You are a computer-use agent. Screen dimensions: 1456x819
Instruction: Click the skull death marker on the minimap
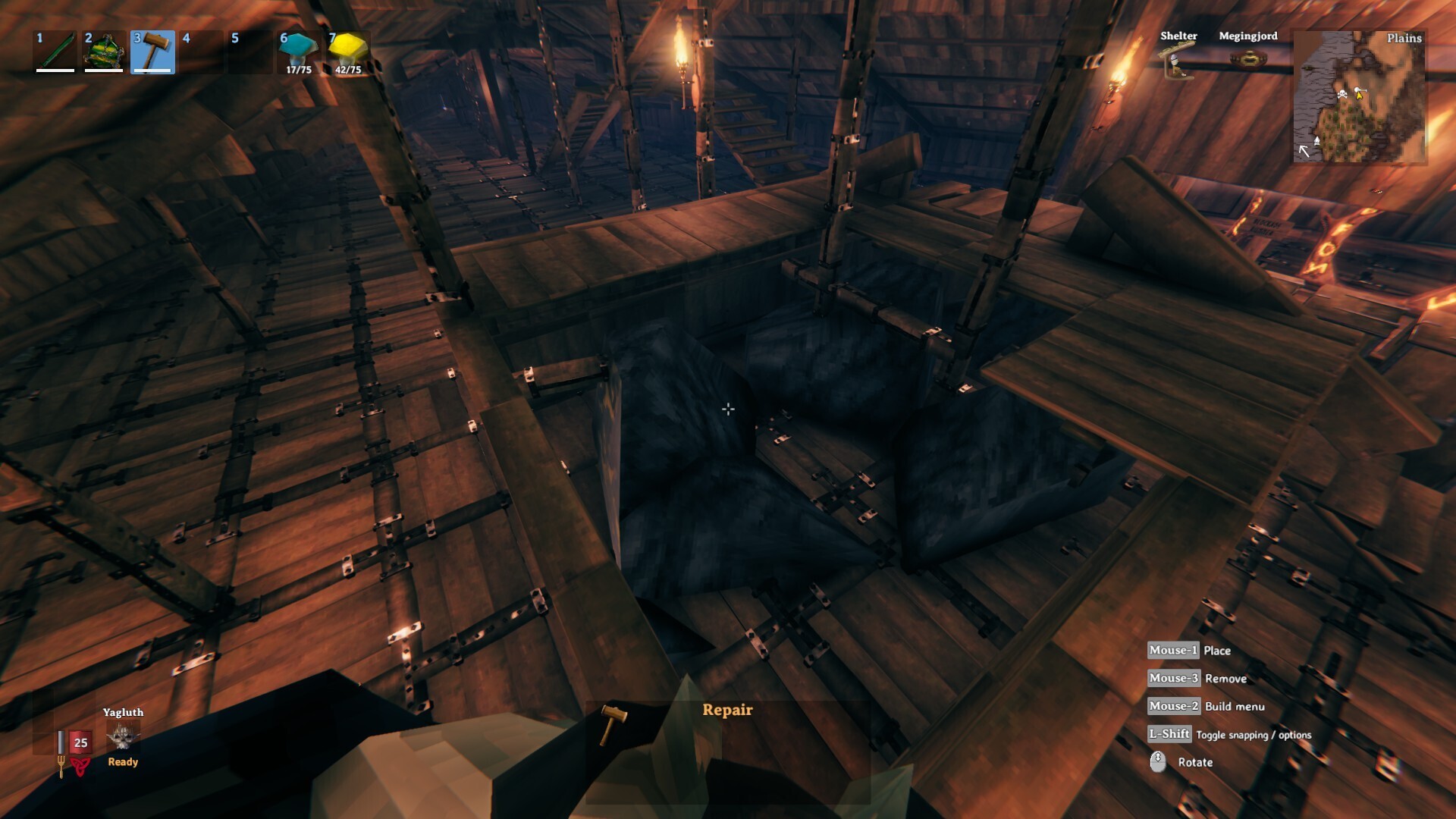click(x=1342, y=94)
